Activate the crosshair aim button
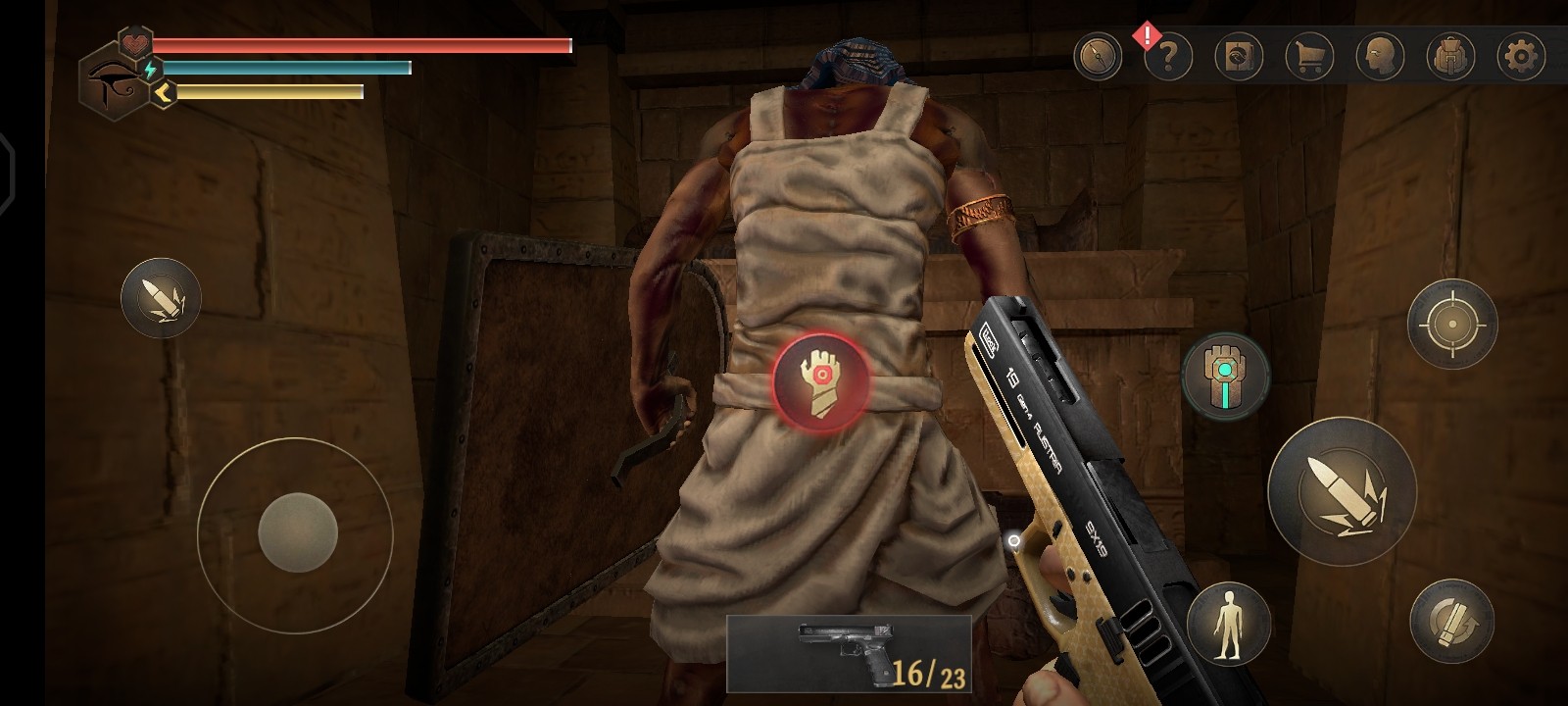The width and height of the screenshot is (1568, 706). [1451, 324]
